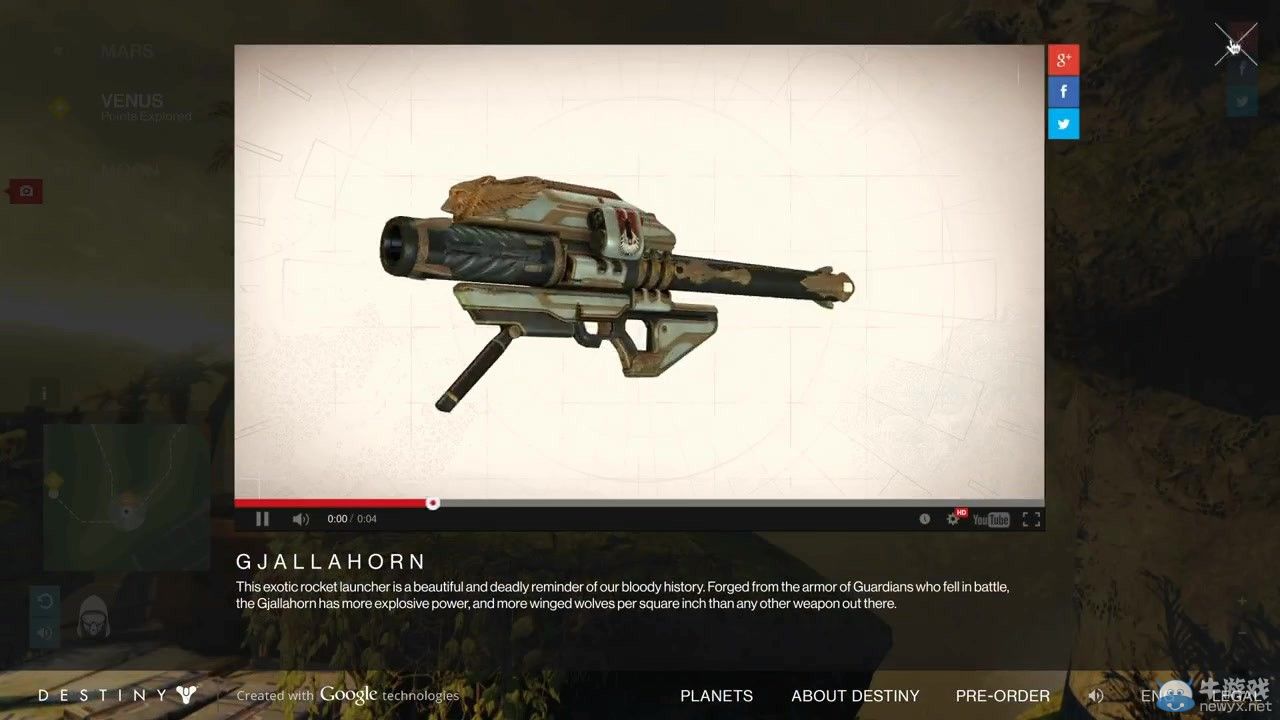Share the video via the Facebook icon
1280x720 pixels.
tap(1063, 91)
